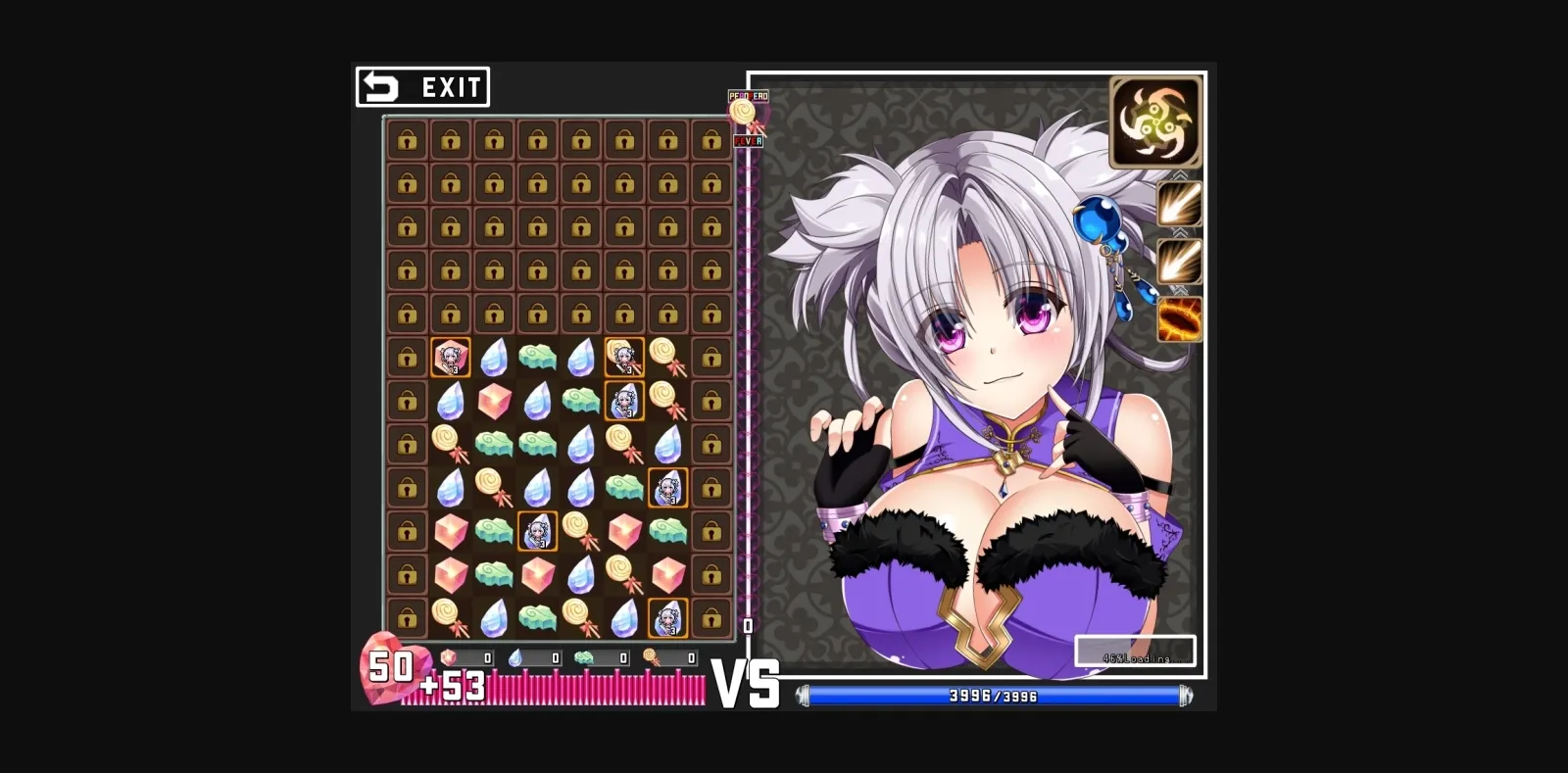Click the pink heart showing 50
The height and width of the screenshot is (773, 1568).
pyautogui.click(x=390, y=670)
